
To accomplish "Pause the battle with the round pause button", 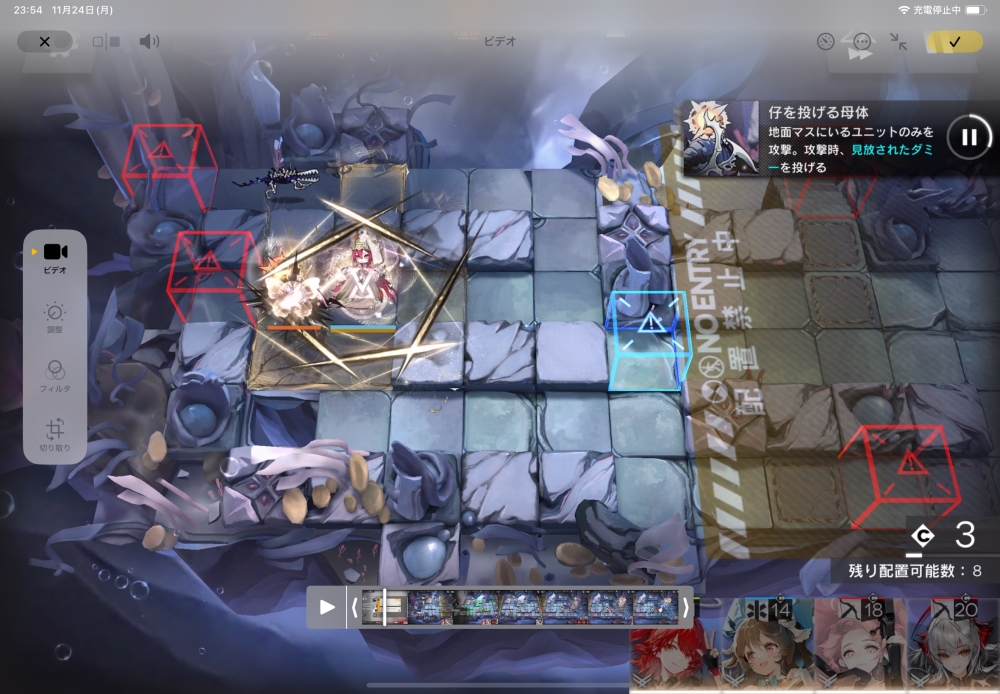I will (968, 137).
